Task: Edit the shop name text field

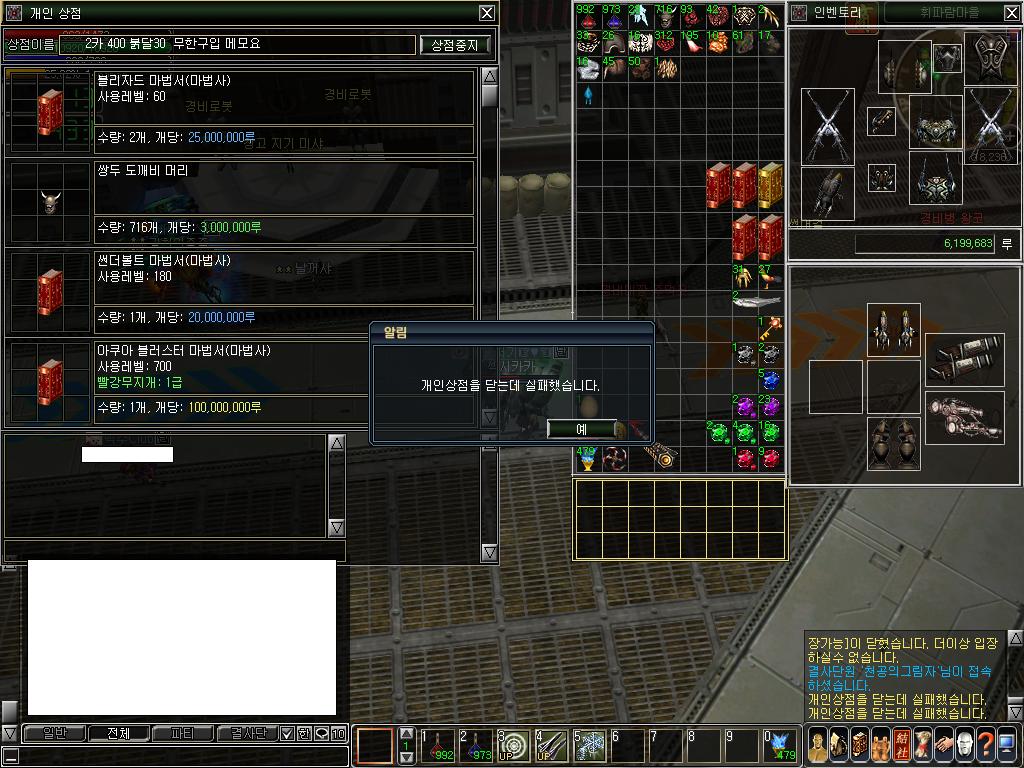Action: 239,45
